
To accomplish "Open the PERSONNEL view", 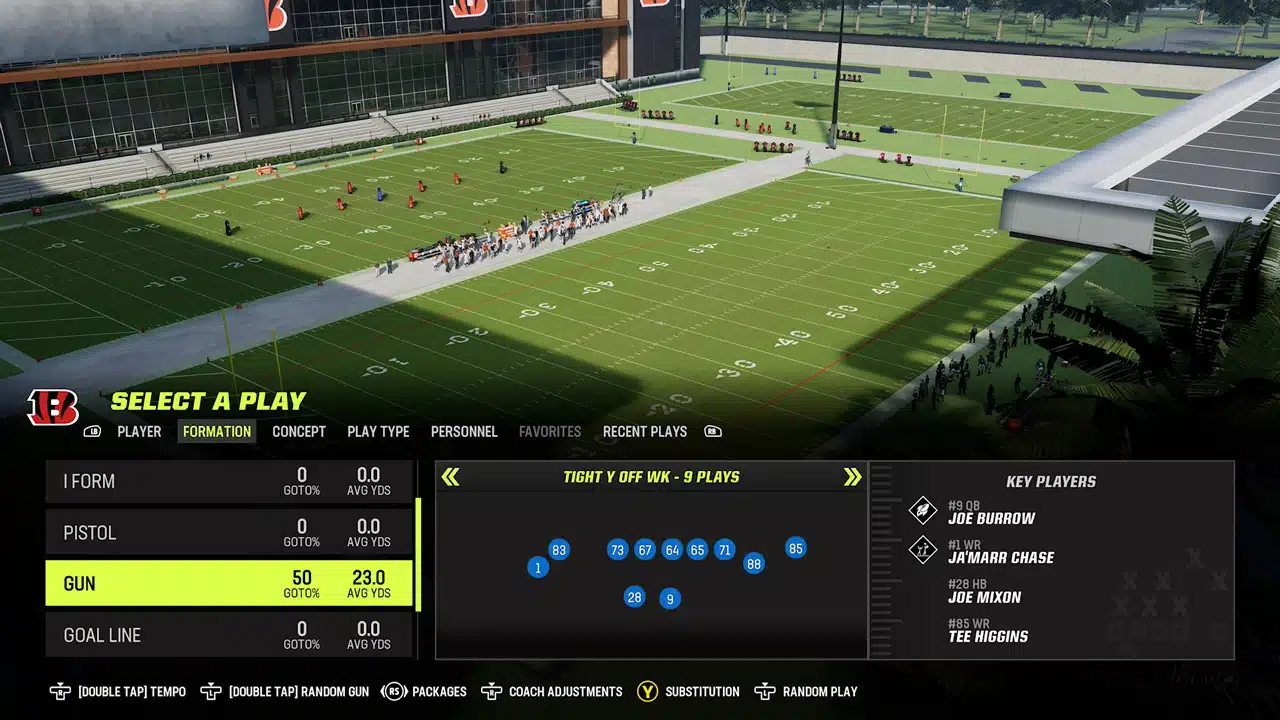I will pos(464,431).
